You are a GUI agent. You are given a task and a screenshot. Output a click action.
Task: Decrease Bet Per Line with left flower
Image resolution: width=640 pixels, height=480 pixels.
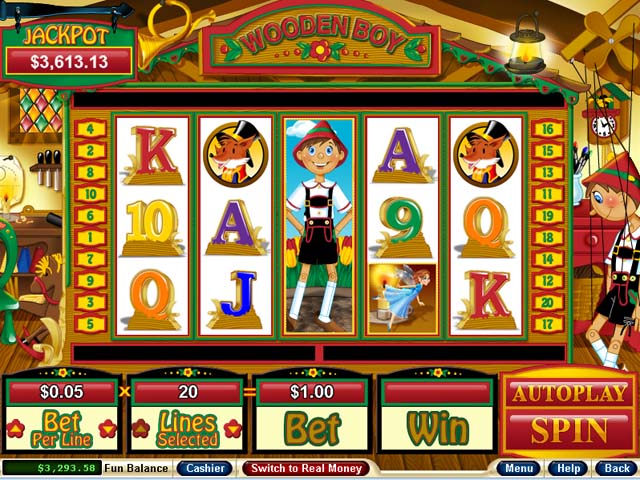tap(16, 429)
